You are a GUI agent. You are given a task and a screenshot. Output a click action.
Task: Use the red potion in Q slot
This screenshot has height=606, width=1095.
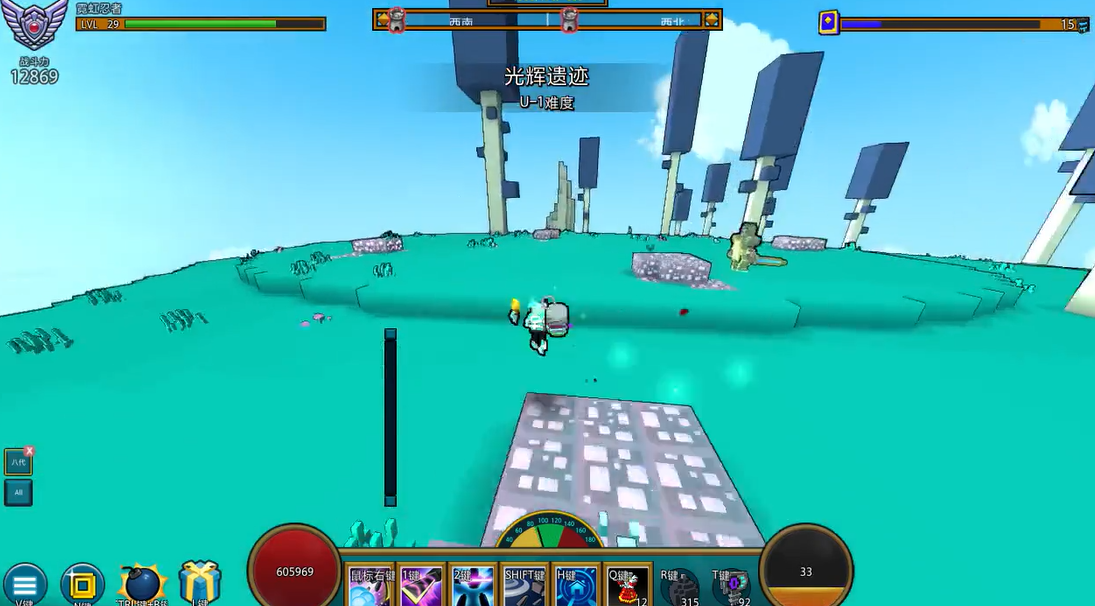[x=629, y=587]
